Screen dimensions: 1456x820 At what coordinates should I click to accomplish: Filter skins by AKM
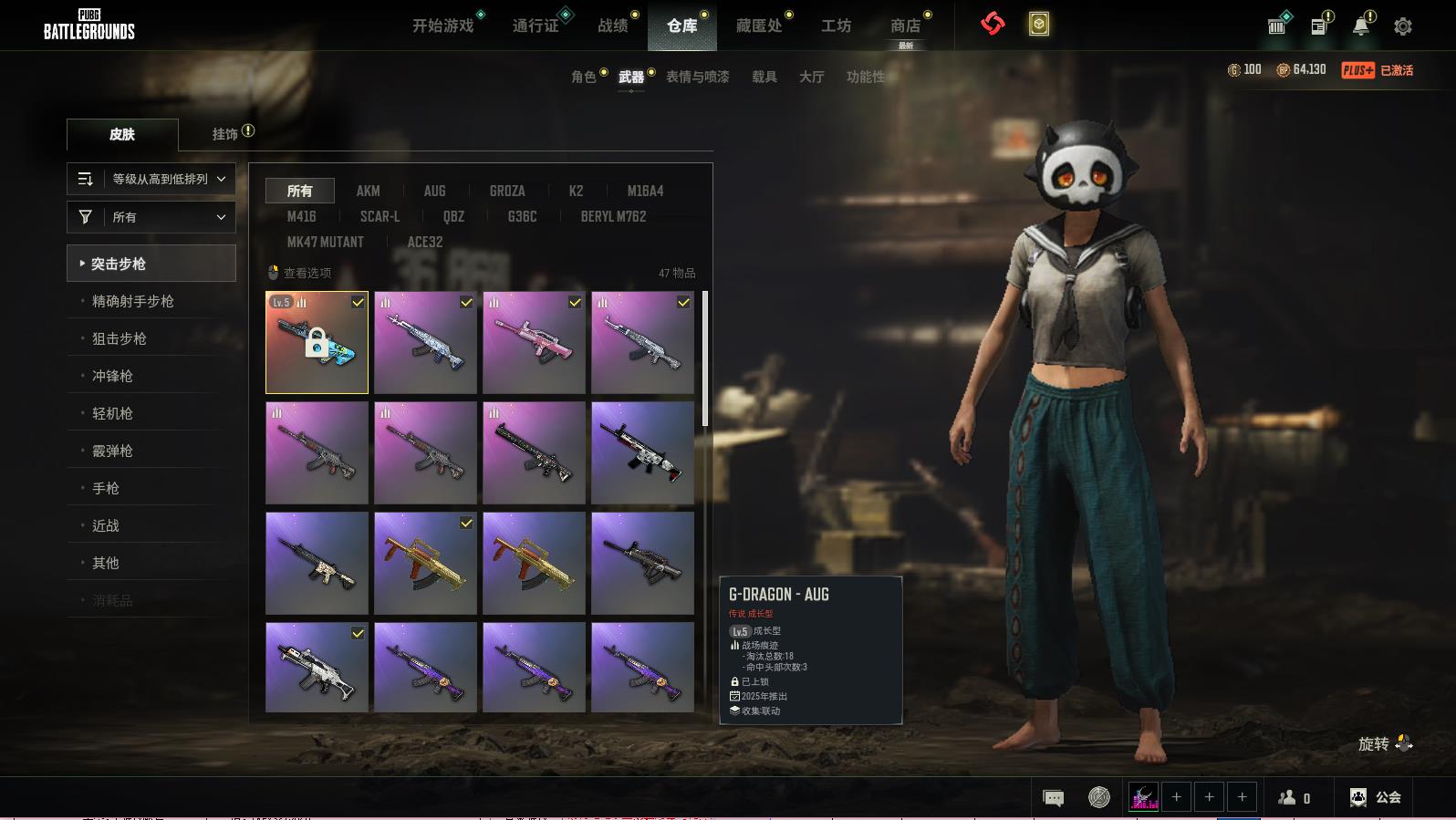pos(368,191)
